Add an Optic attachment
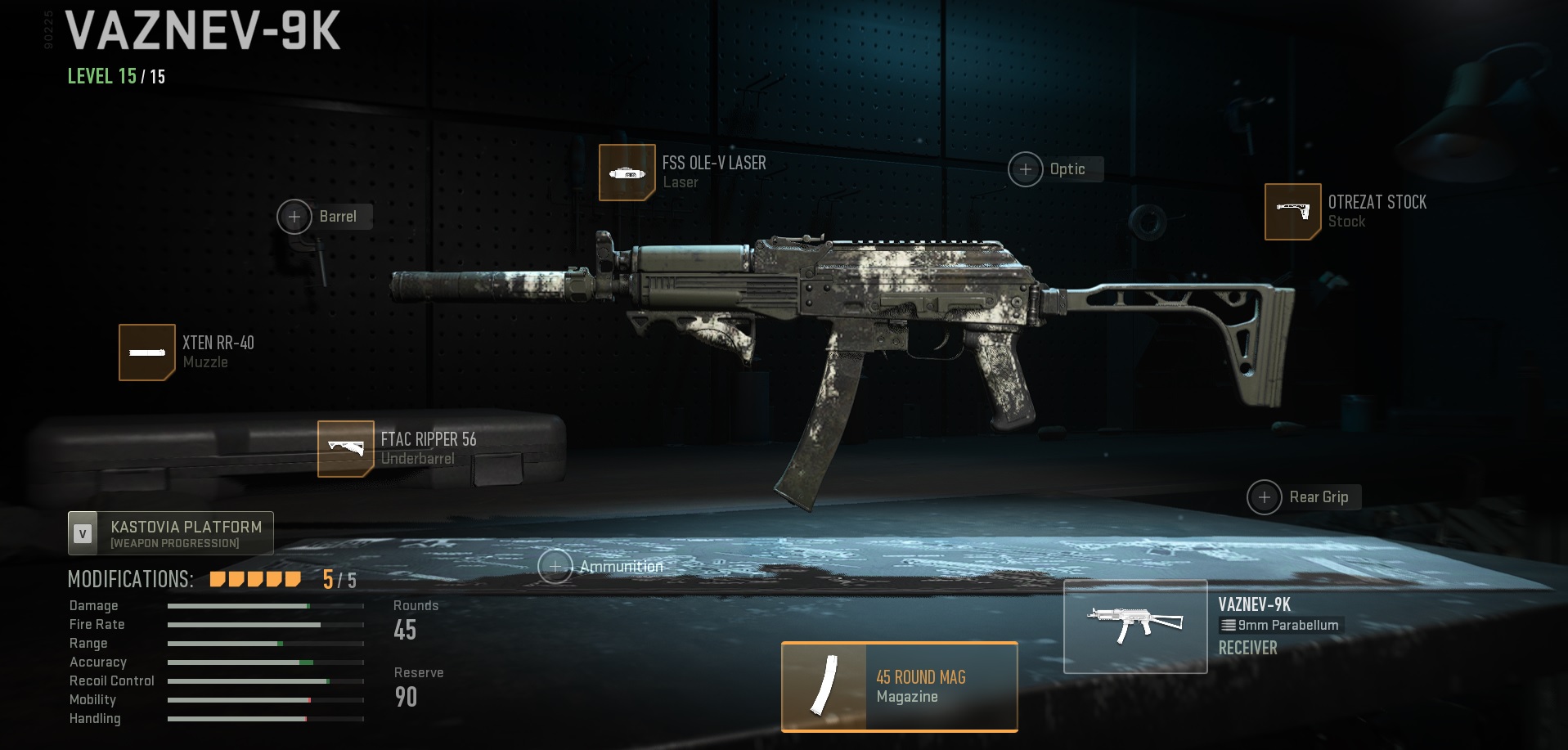This screenshot has width=1568, height=750. 1026,169
